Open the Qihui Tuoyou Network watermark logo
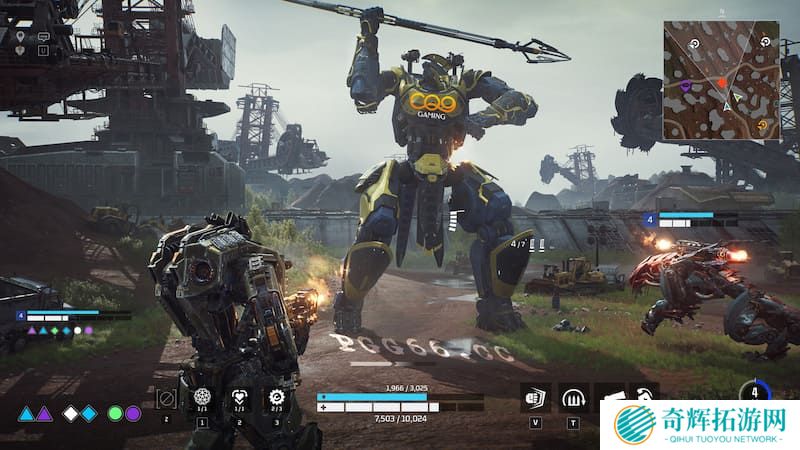 click(700, 424)
